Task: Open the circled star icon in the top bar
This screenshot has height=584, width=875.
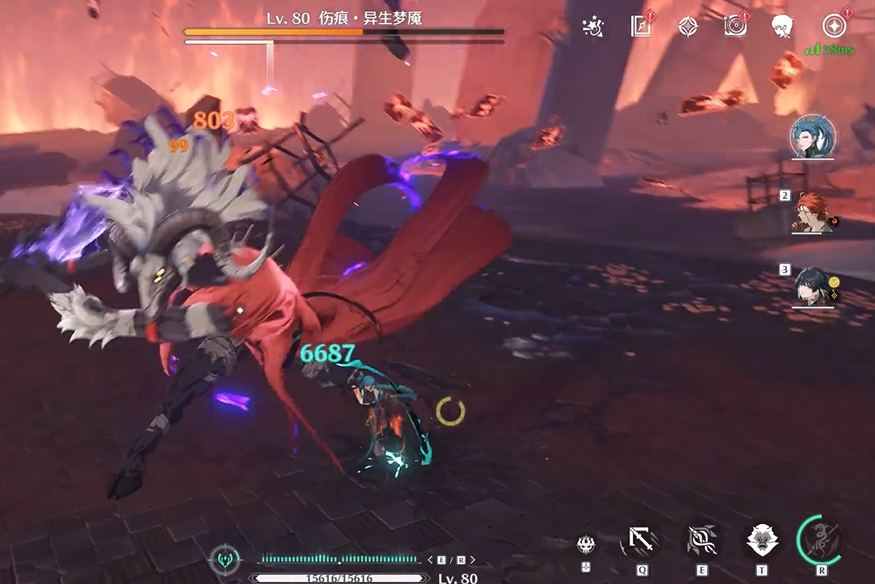Action: (834, 26)
